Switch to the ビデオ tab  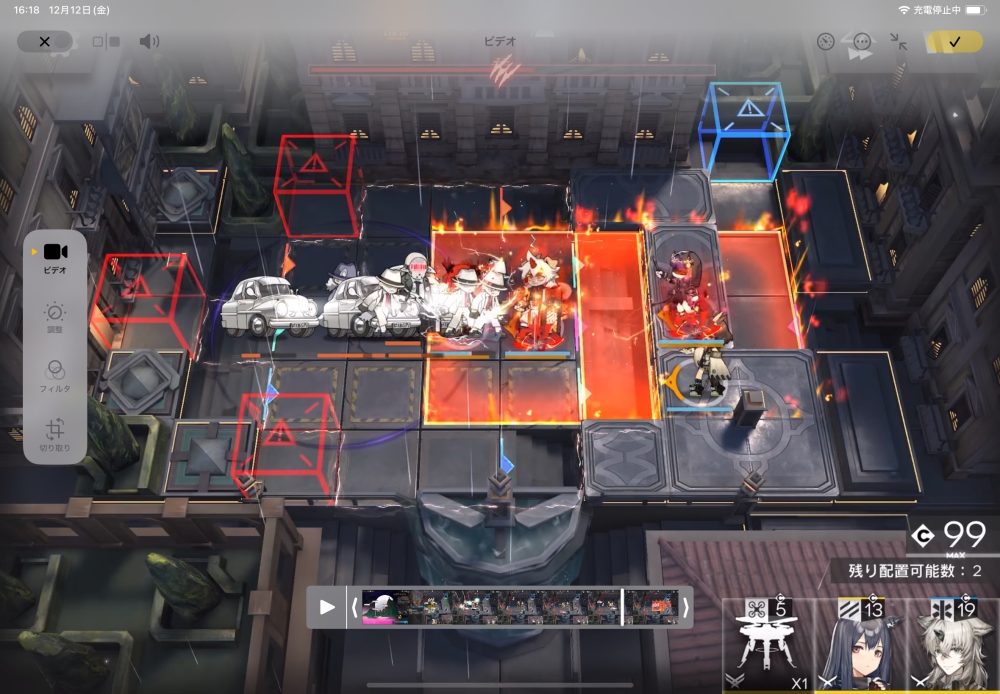[55, 257]
